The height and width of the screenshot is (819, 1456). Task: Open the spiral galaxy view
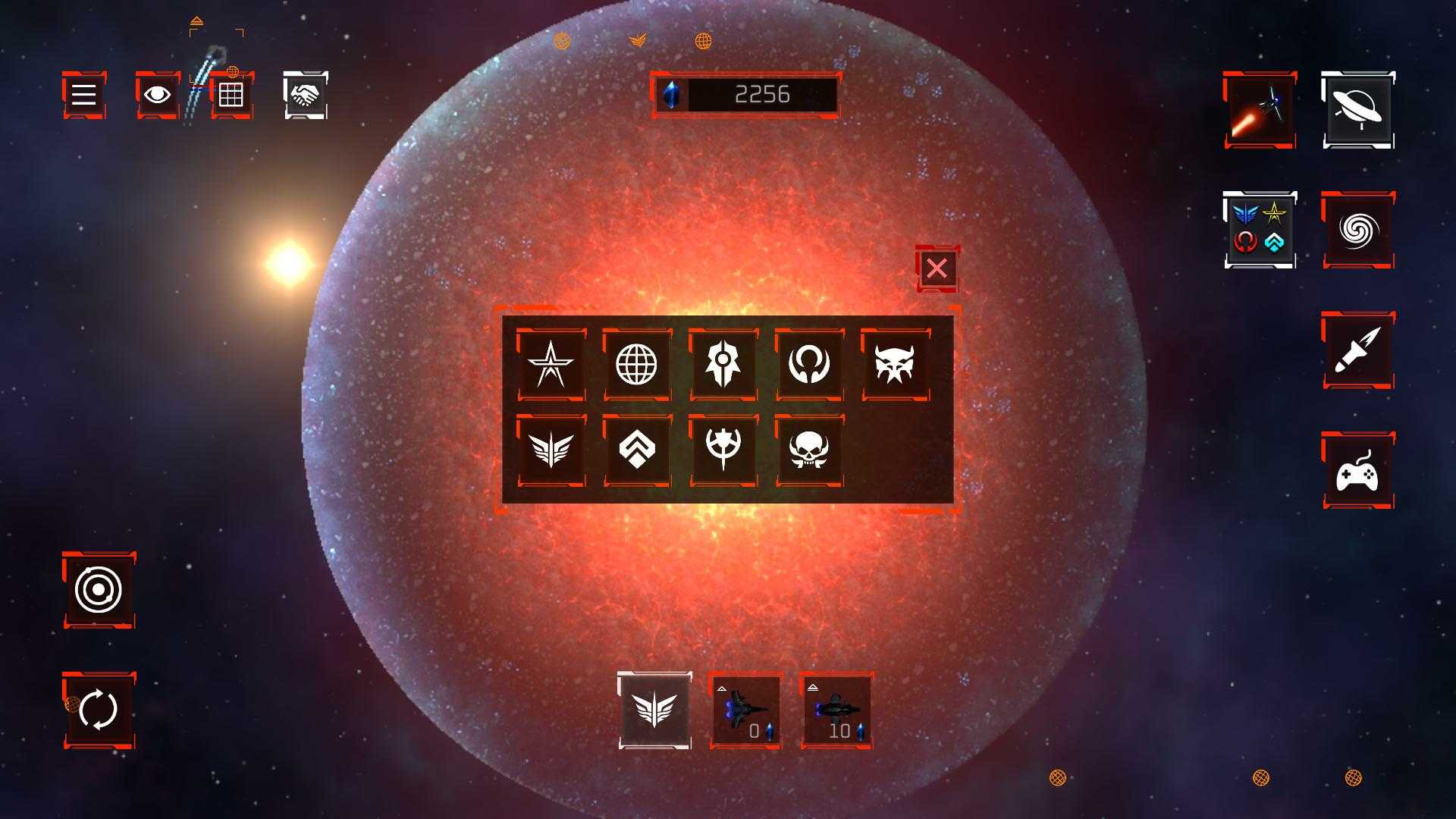[1358, 230]
